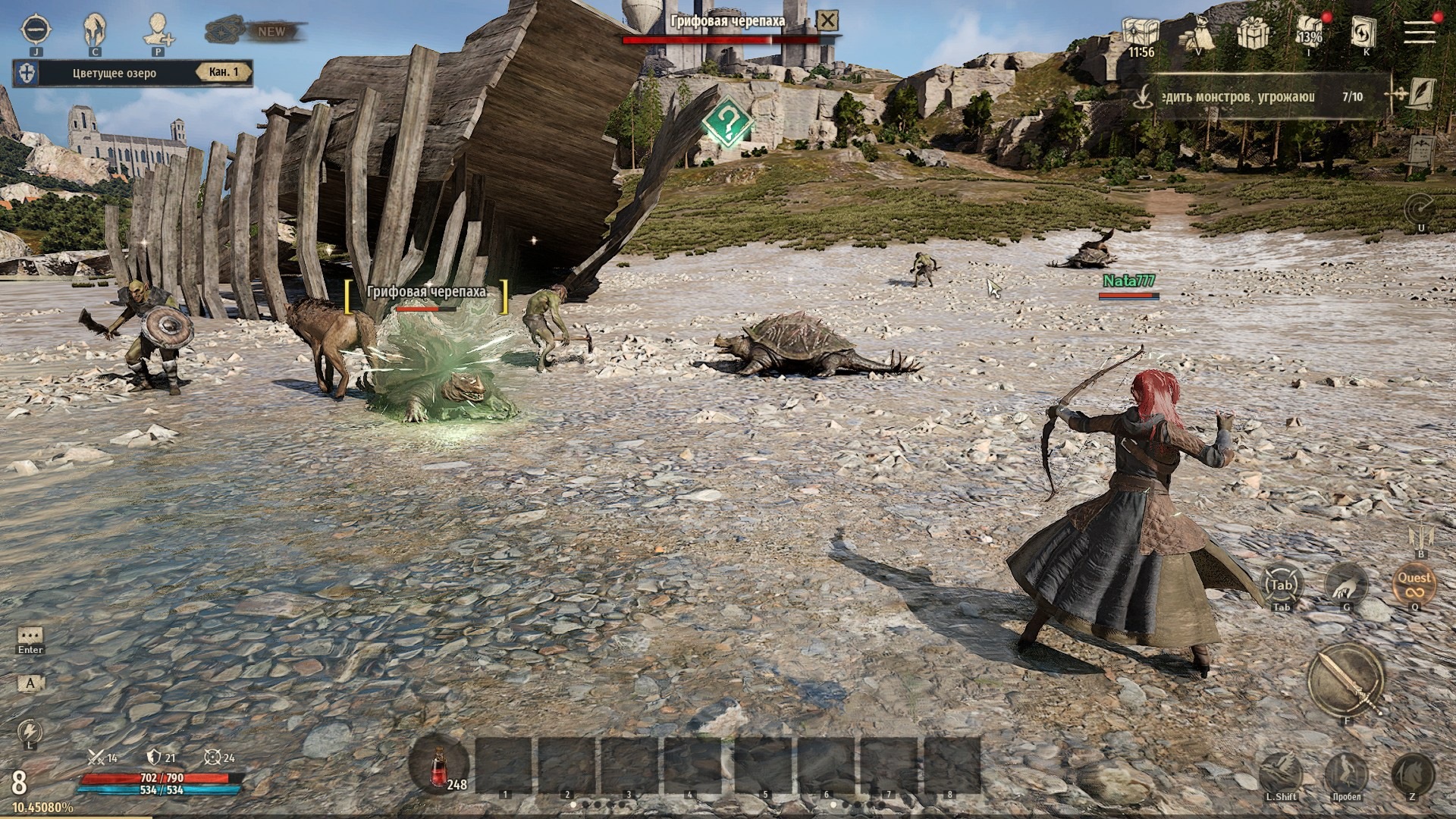The image size is (1456, 819).
Task: Open the main hamburger menu
Action: click(1419, 32)
